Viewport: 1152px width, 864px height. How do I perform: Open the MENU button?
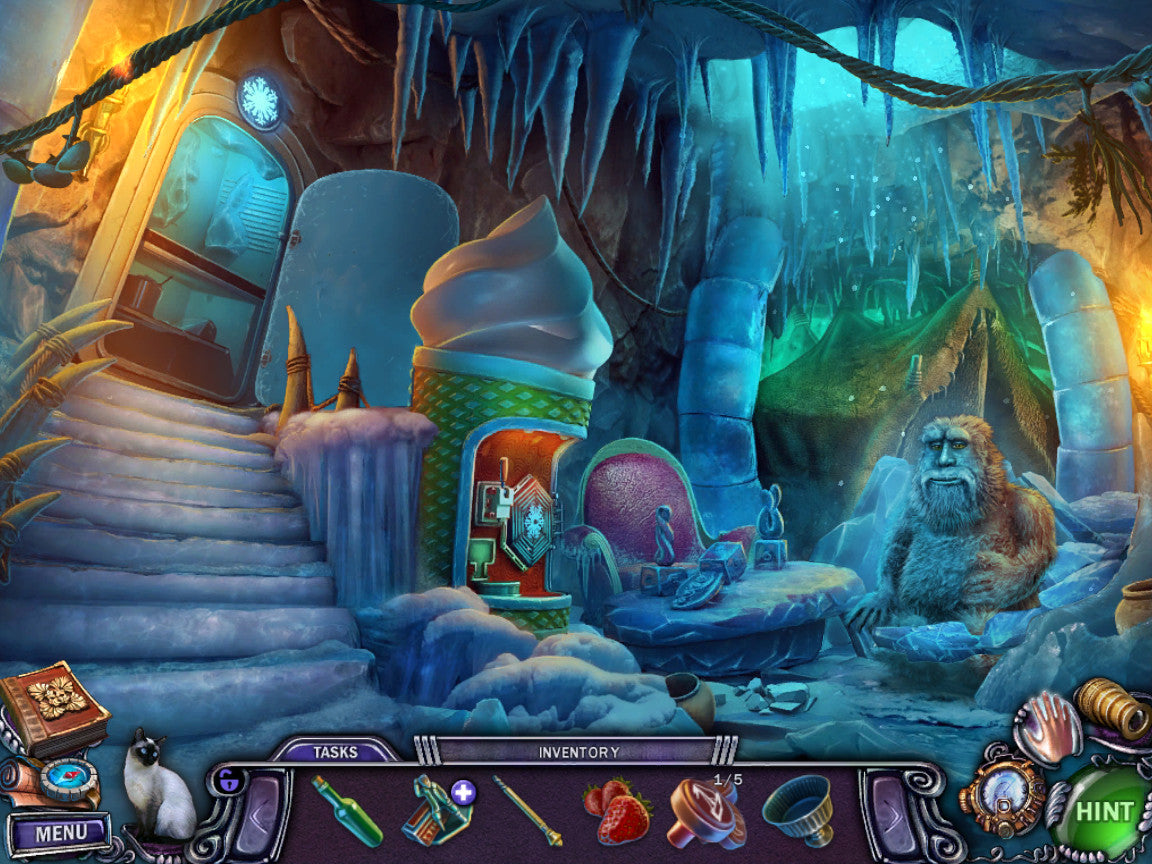(x=58, y=832)
